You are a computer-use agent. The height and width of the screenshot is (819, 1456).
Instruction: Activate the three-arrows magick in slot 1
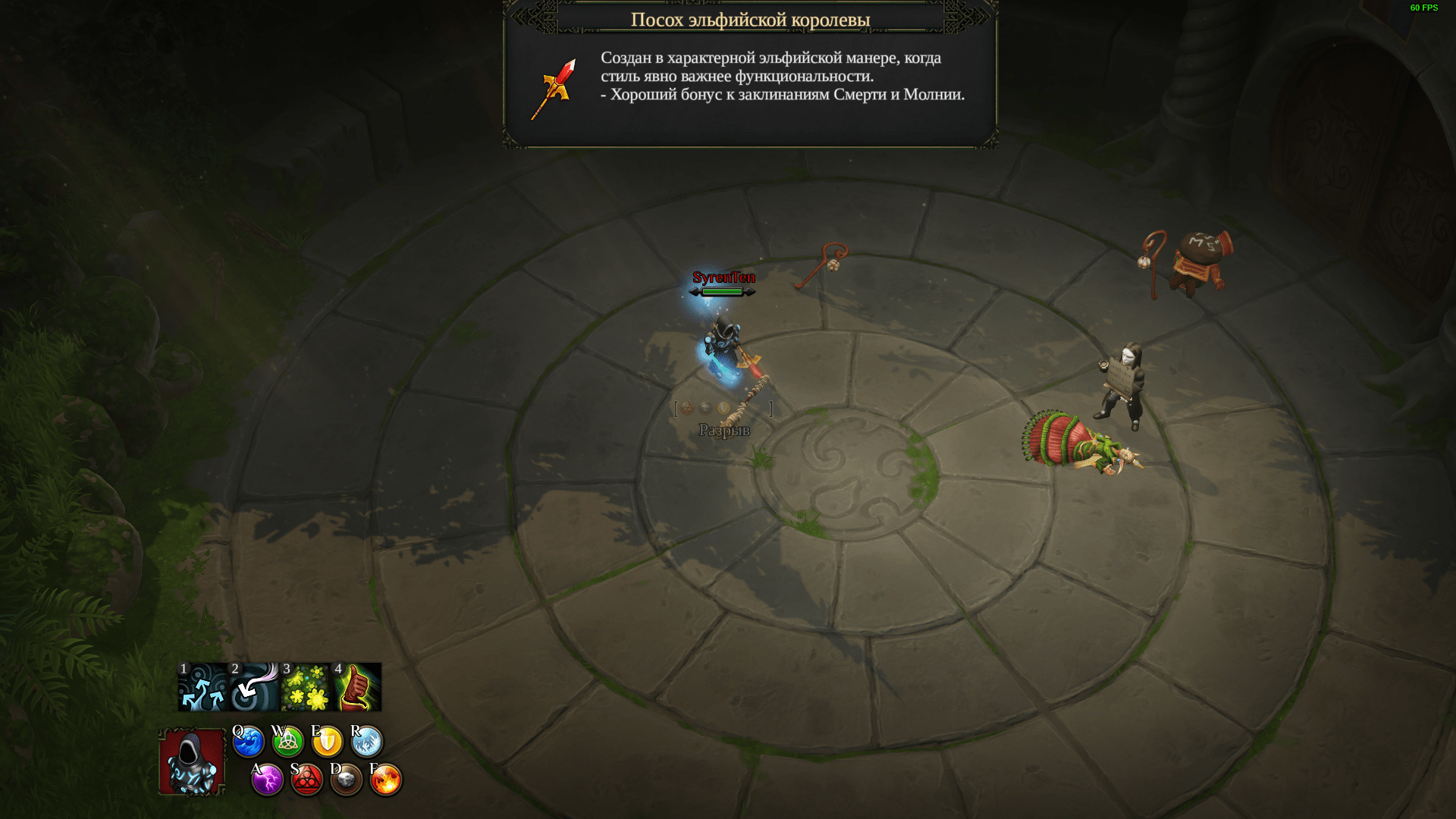pos(203,687)
